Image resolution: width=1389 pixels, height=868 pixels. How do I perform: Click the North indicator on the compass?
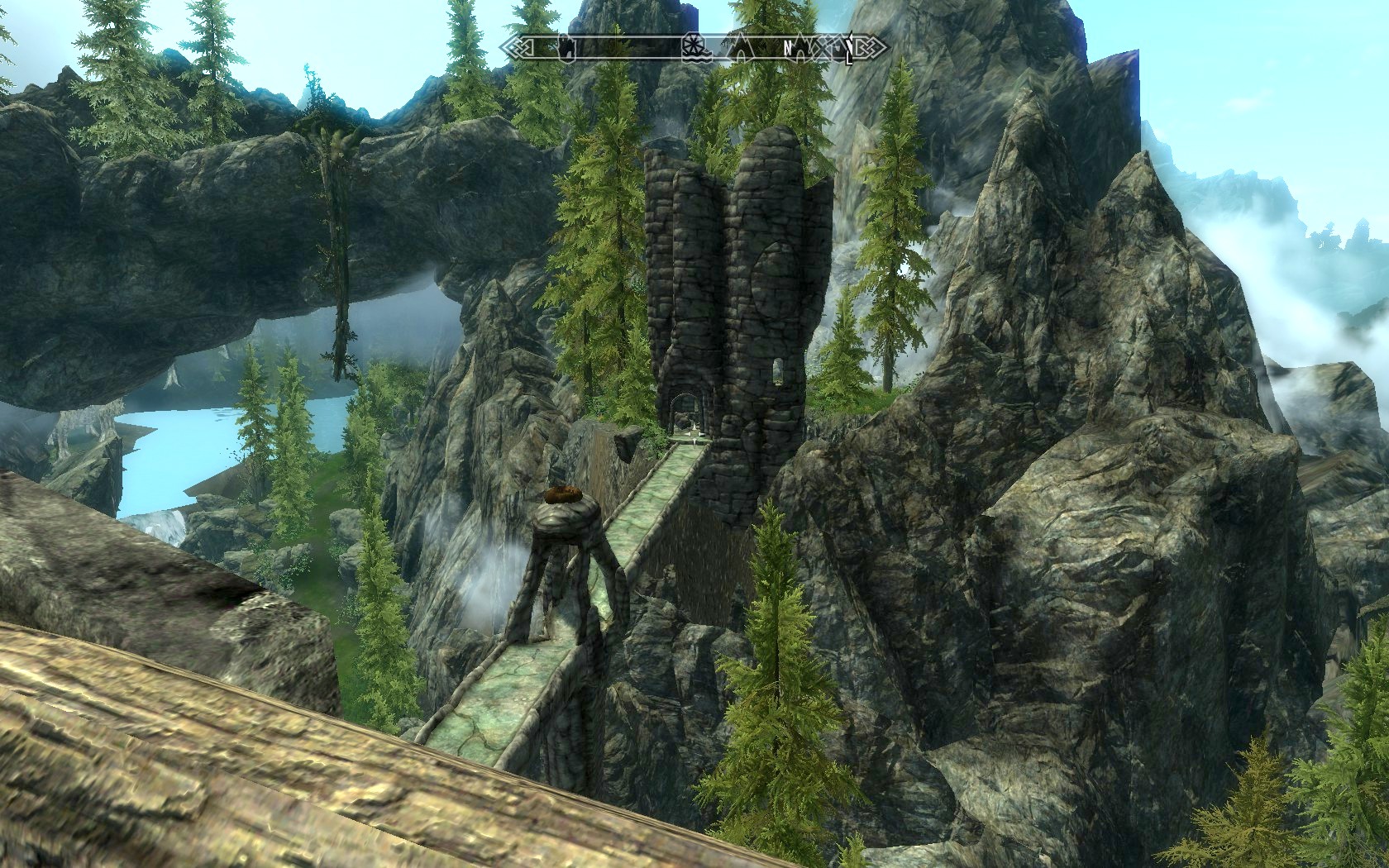point(788,48)
